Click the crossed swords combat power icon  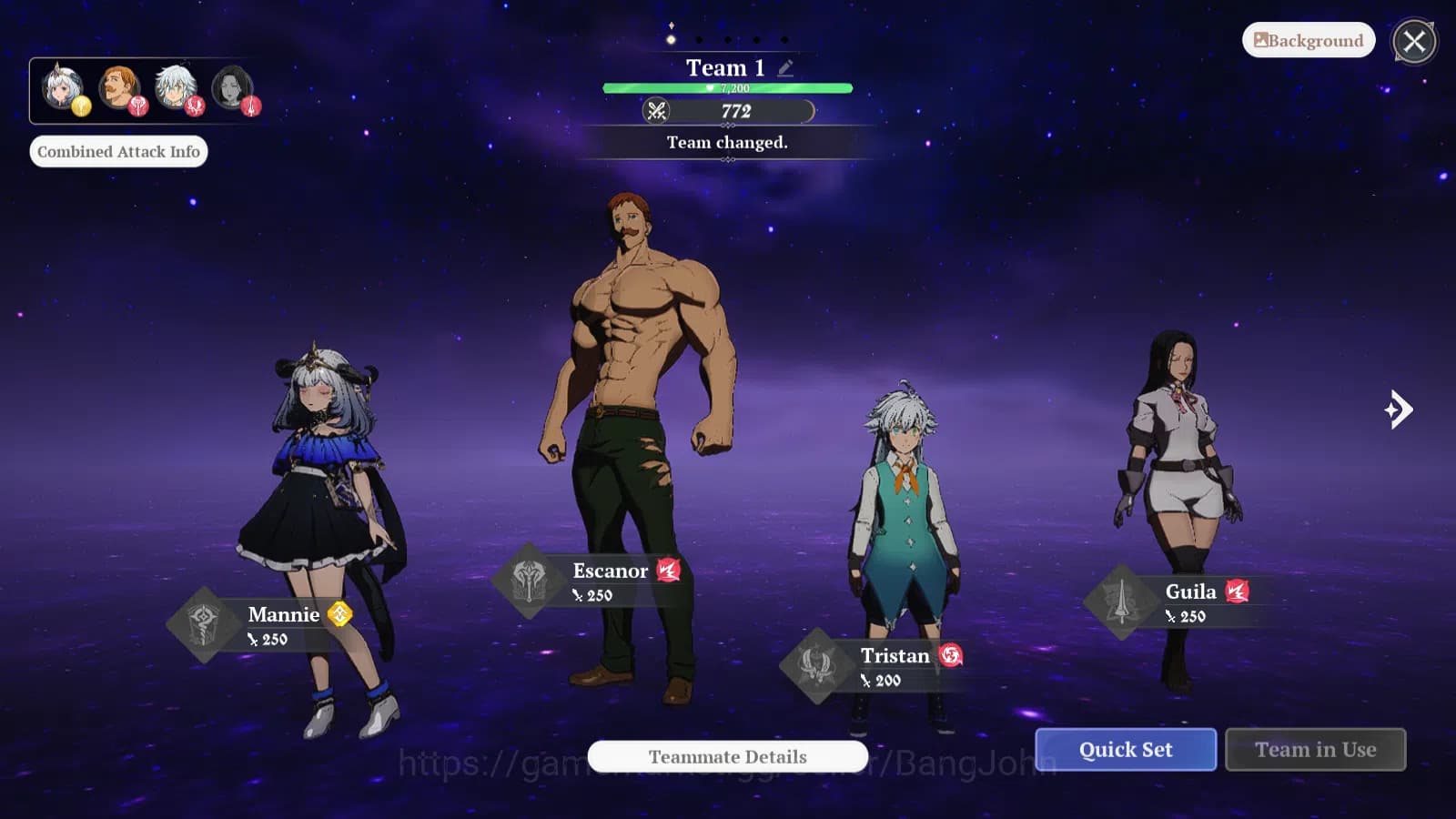tap(658, 111)
